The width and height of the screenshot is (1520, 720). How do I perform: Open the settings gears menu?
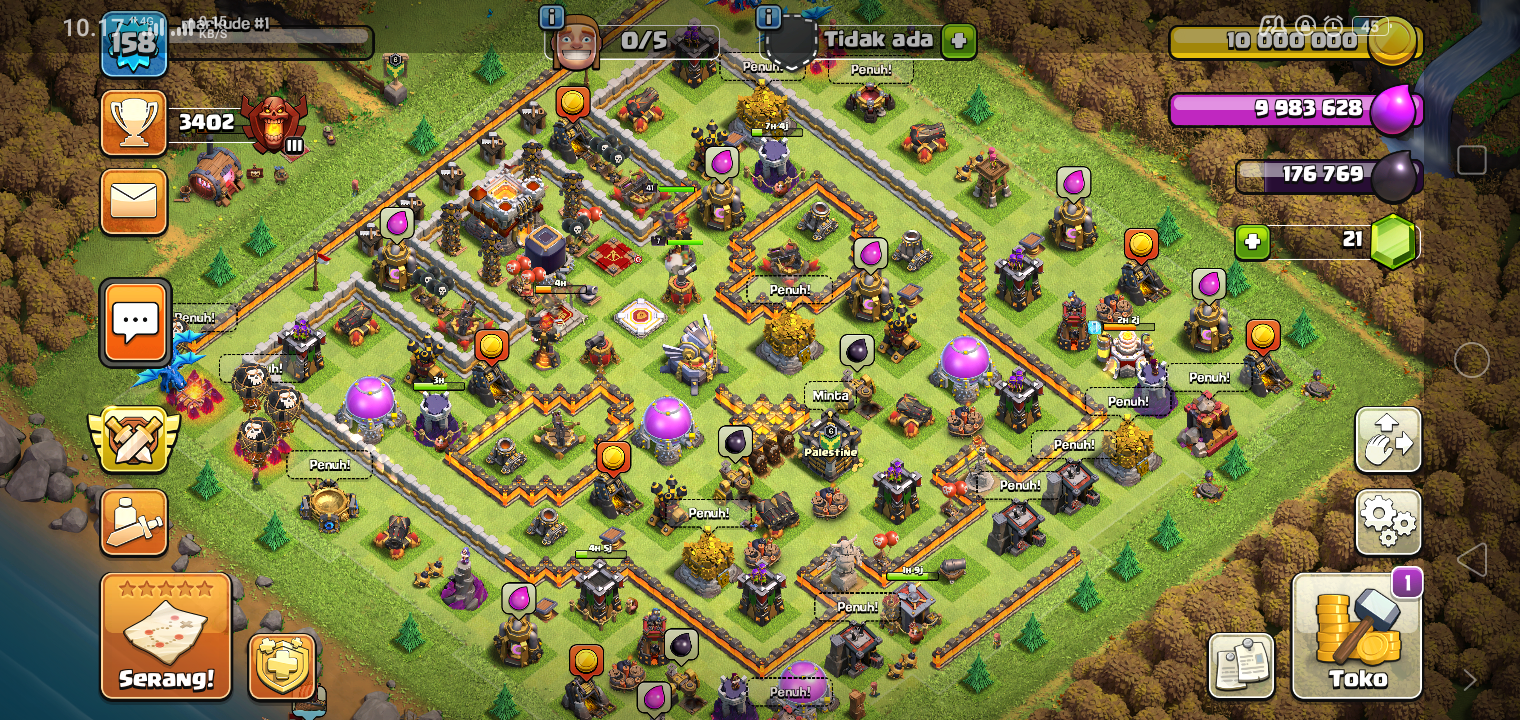click(x=1388, y=521)
